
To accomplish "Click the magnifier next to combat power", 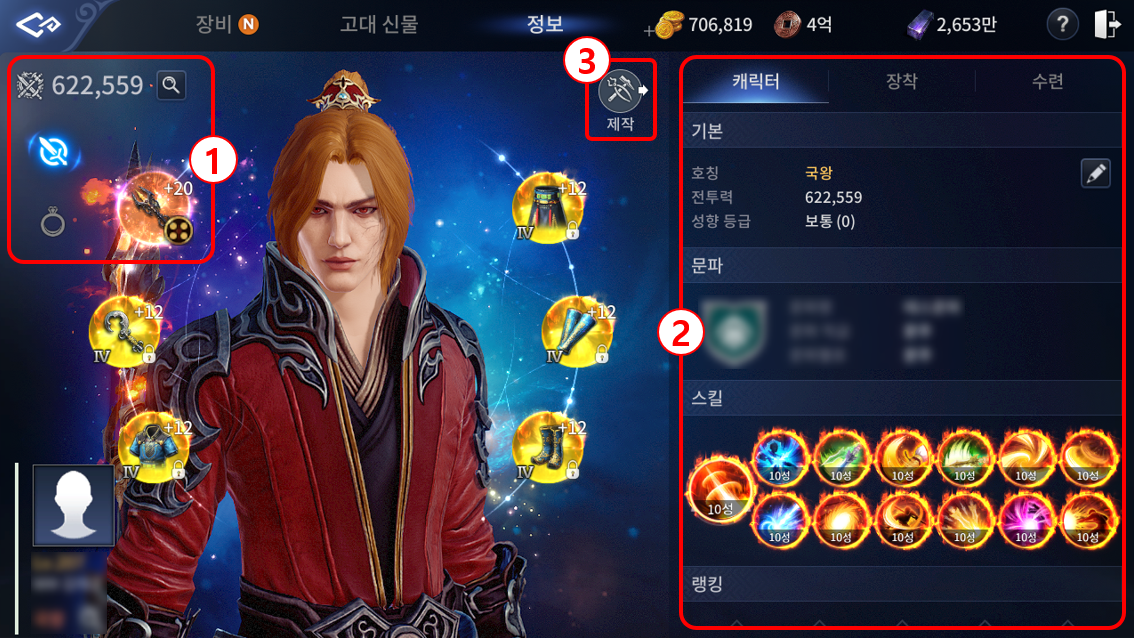I will (171, 85).
